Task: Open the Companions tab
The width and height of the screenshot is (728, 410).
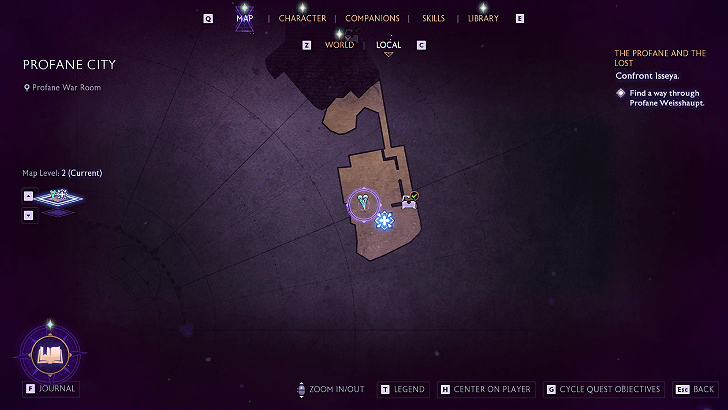Action: (372, 18)
